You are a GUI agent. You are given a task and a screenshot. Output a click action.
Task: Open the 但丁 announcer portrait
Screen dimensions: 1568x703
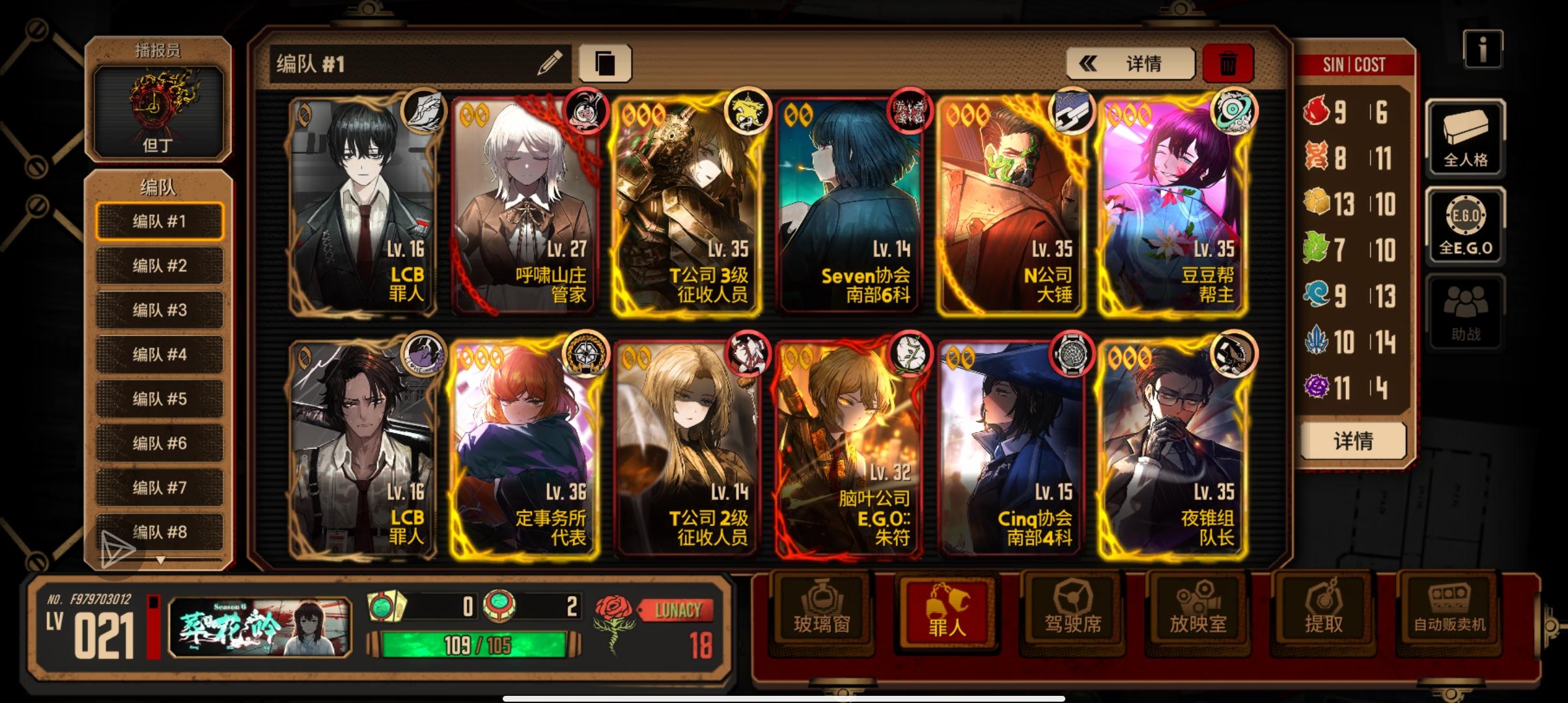(x=158, y=112)
